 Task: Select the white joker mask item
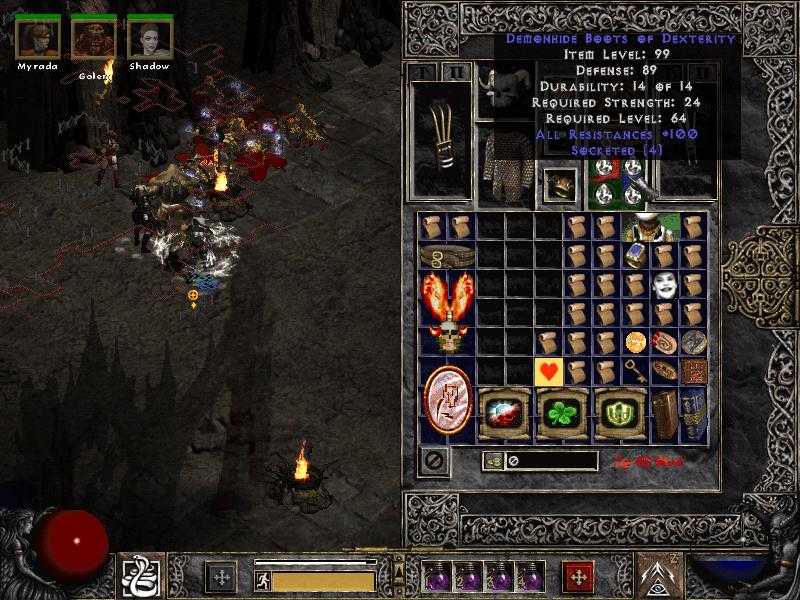pyautogui.click(x=665, y=286)
